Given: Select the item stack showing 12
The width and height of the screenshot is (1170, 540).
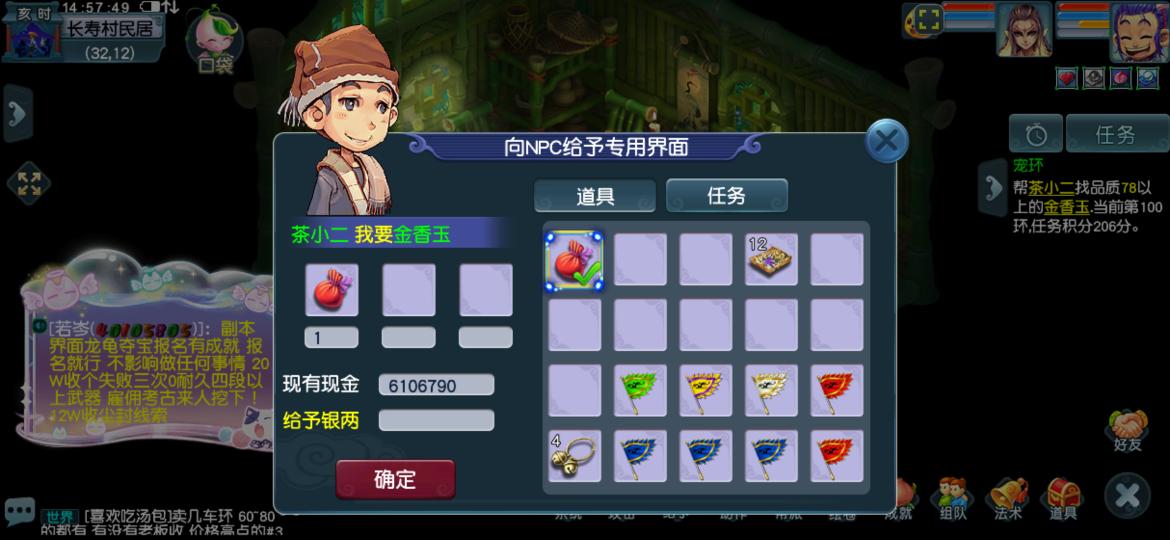Looking at the screenshot, I should point(771,260).
